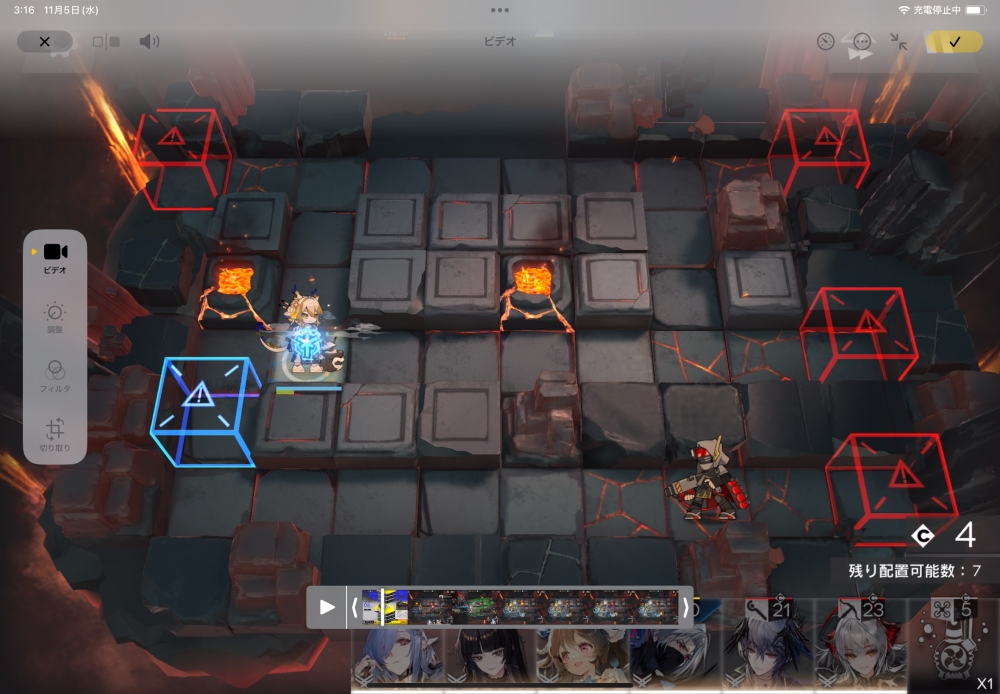
Task: Pick the fan device card costing 5
Action: (x=950, y=645)
